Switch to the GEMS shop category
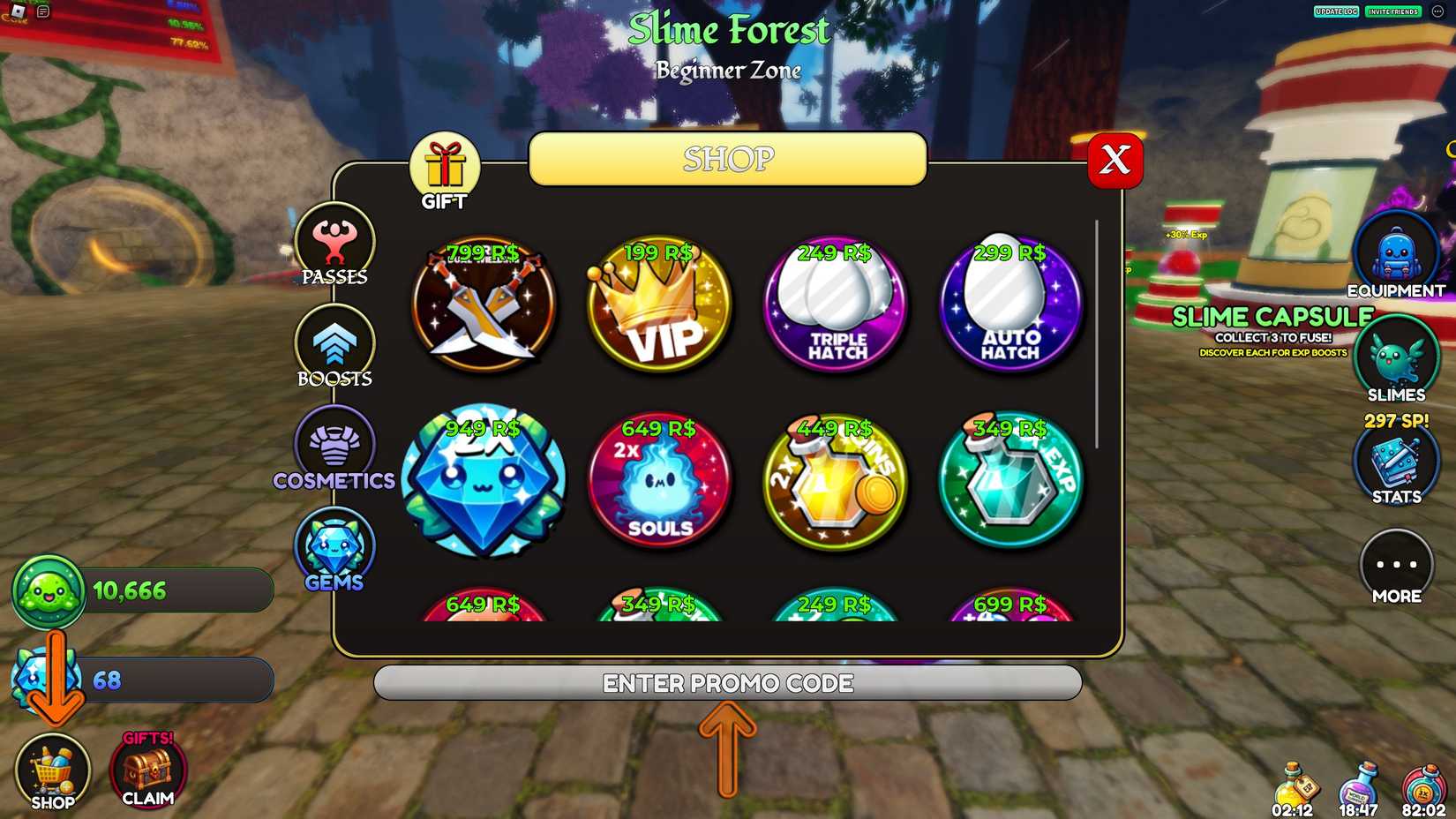This screenshot has height=819, width=1456. (334, 549)
